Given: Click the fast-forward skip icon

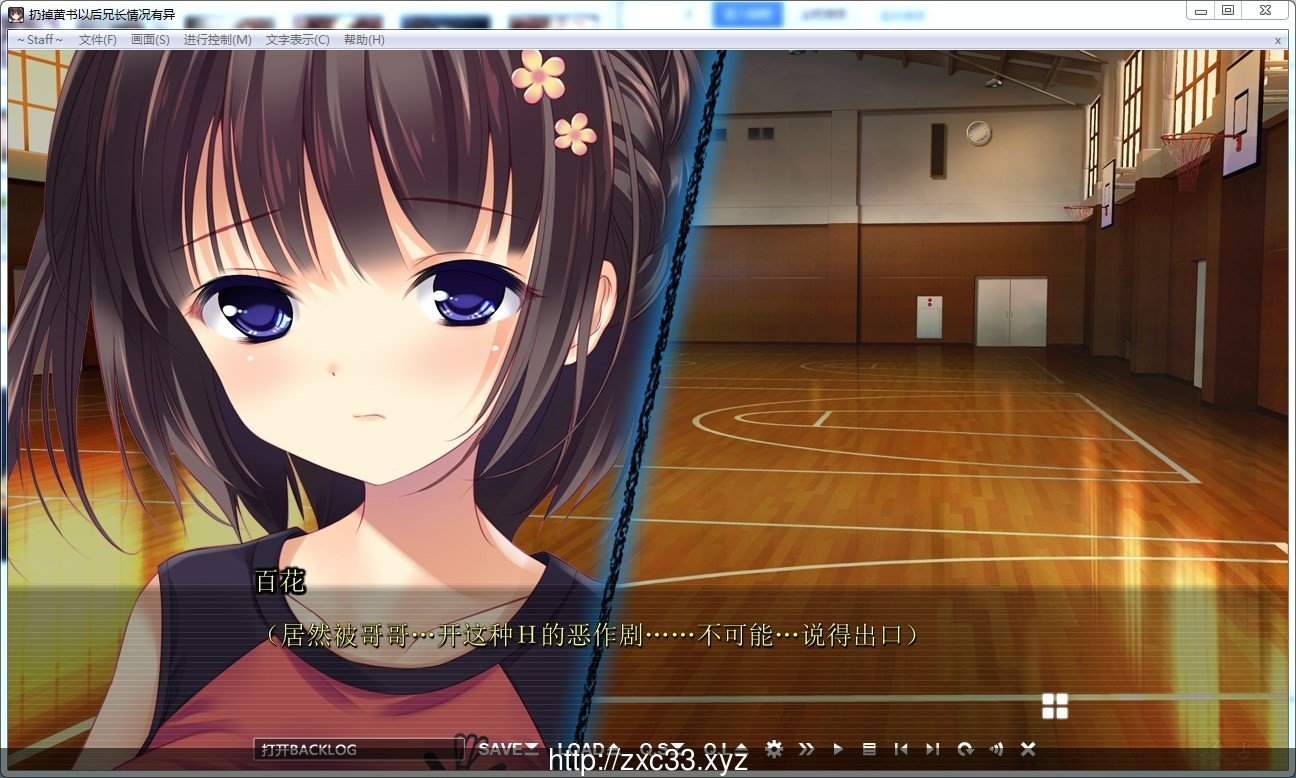Looking at the screenshot, I should pos(808,748).
